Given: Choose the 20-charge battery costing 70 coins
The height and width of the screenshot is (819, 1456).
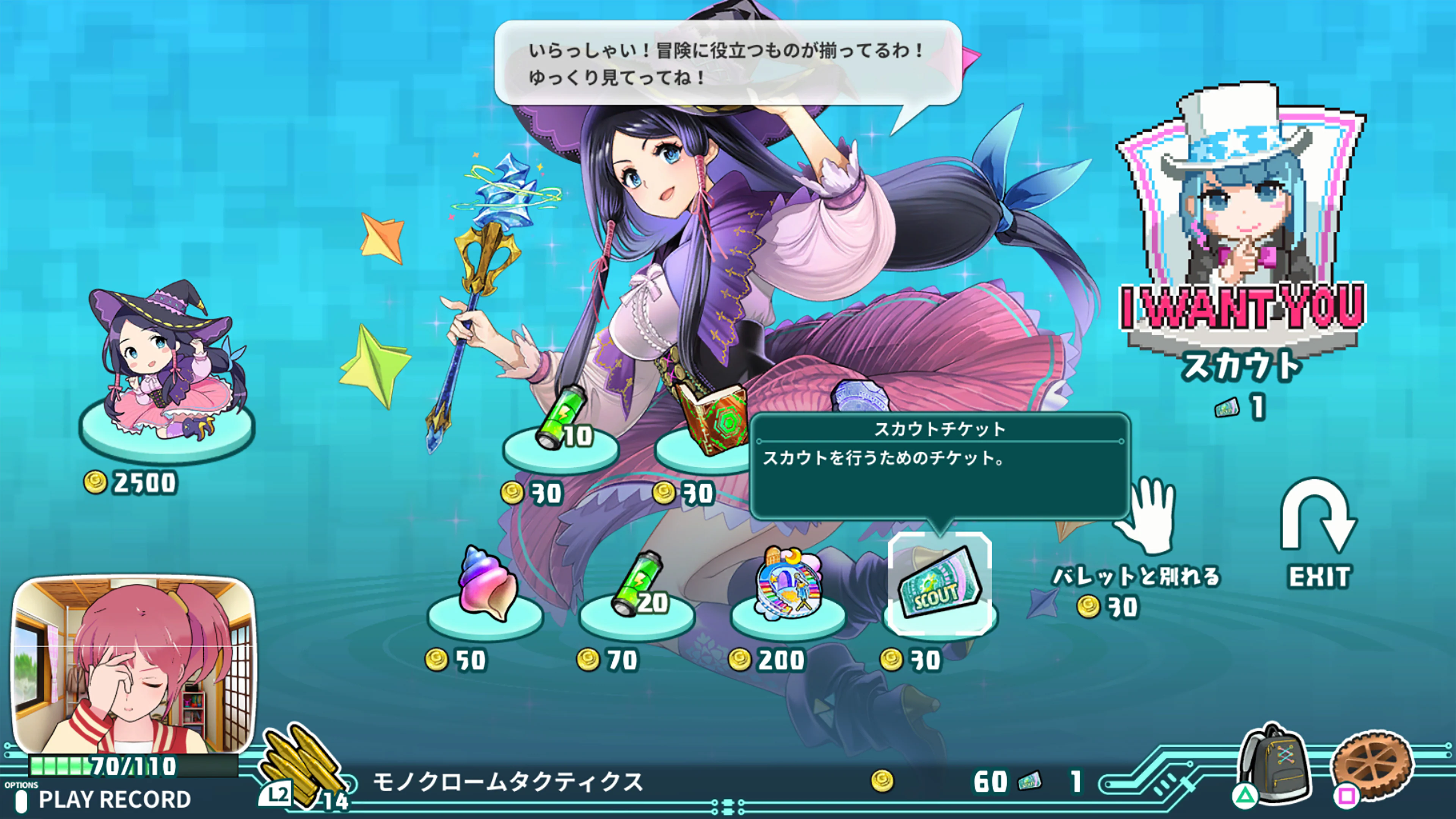Looking at the screenshot, I should 637,588.
